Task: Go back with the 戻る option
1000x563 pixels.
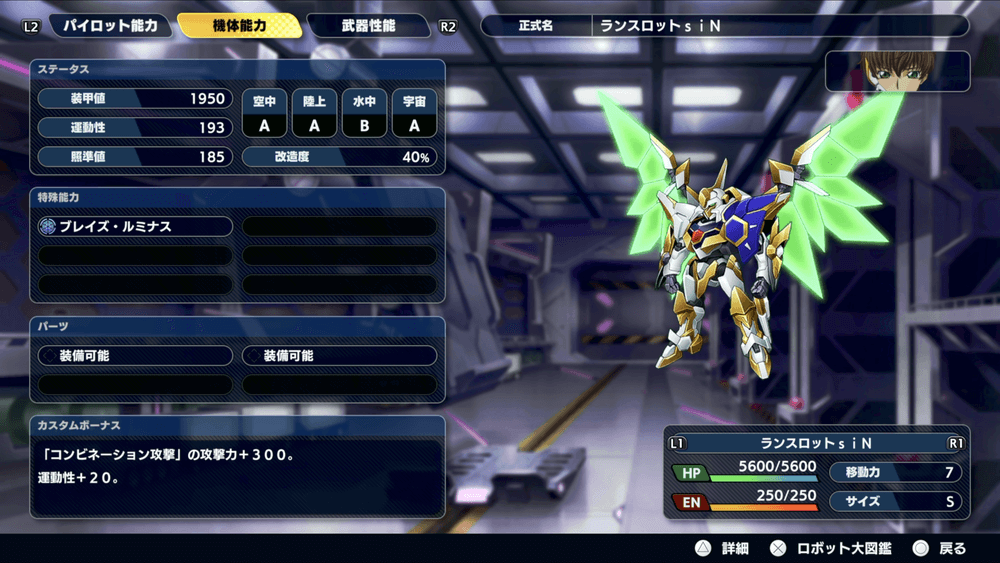Action: click(x=939, y=548)
